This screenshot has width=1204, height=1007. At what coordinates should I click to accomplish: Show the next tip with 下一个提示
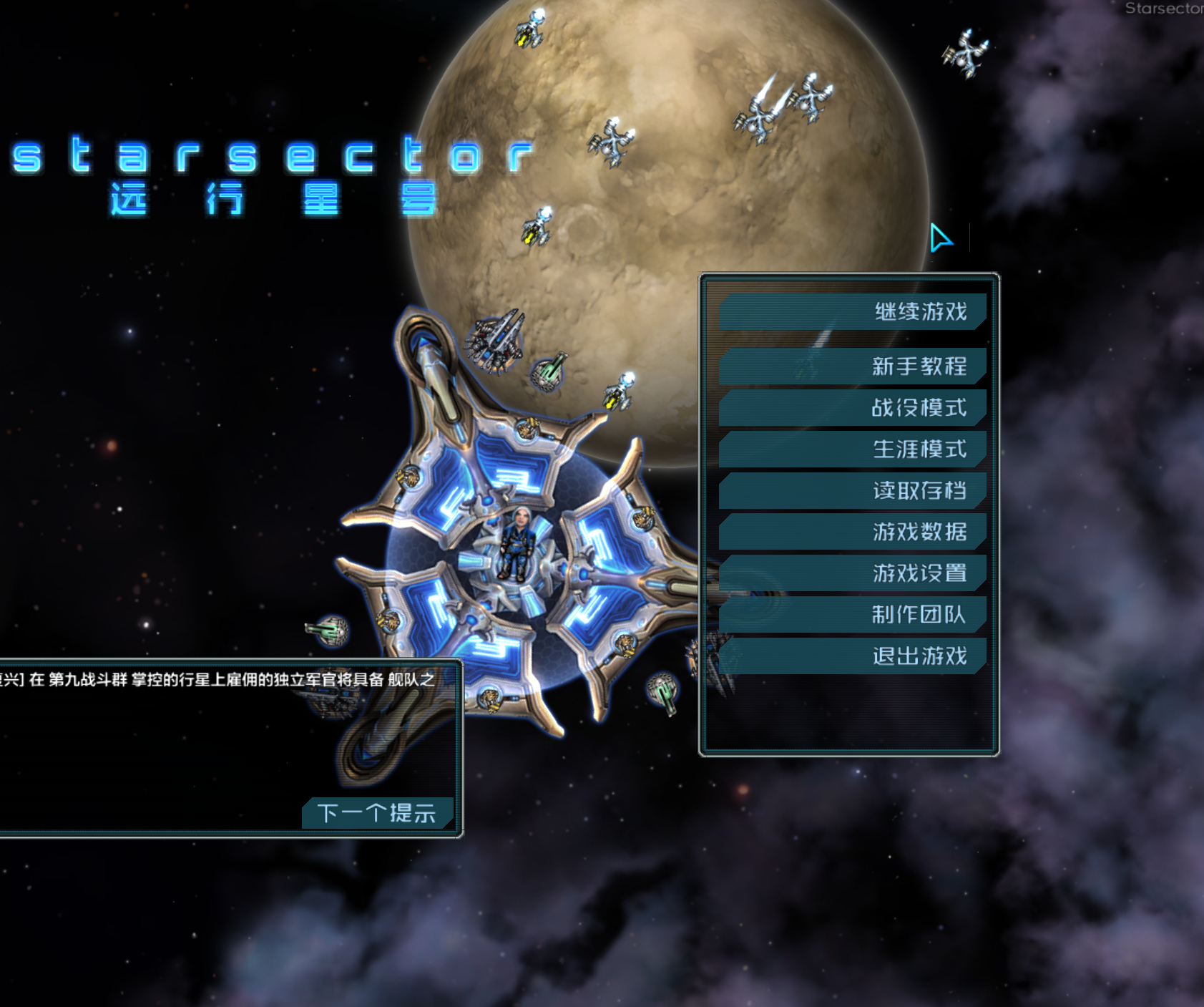pyautogui.click(x=378, y=813)
